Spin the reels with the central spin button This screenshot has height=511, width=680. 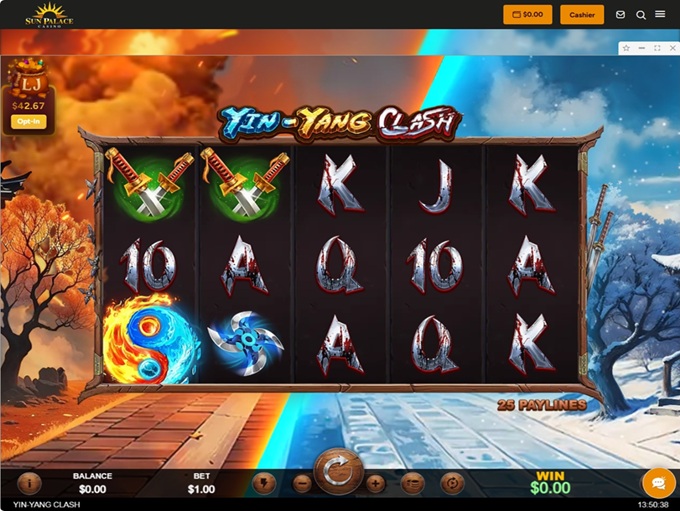click(339, 473)
